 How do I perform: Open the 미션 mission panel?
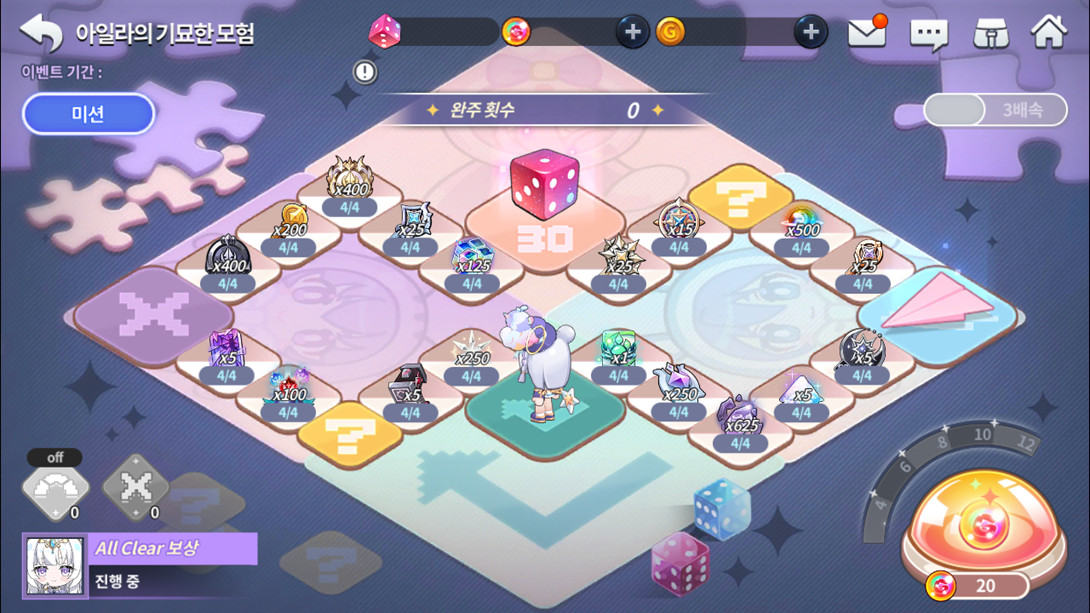tap(88, 114)
